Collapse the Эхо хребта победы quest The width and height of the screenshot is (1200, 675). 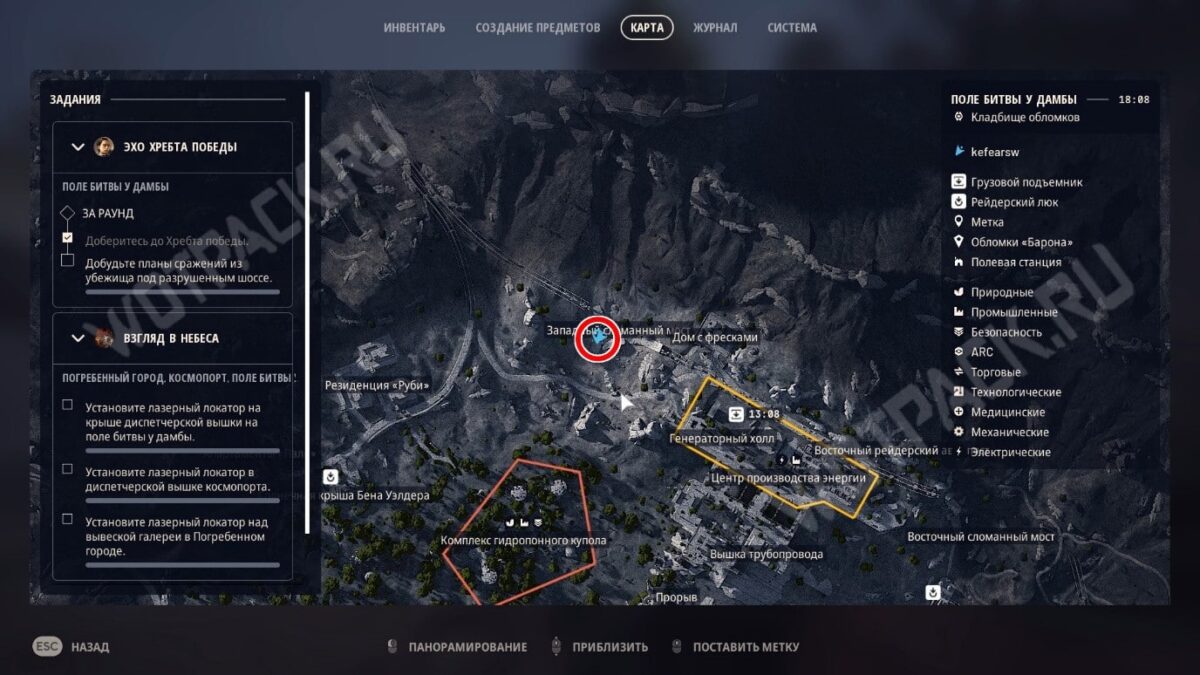point(78,147)
